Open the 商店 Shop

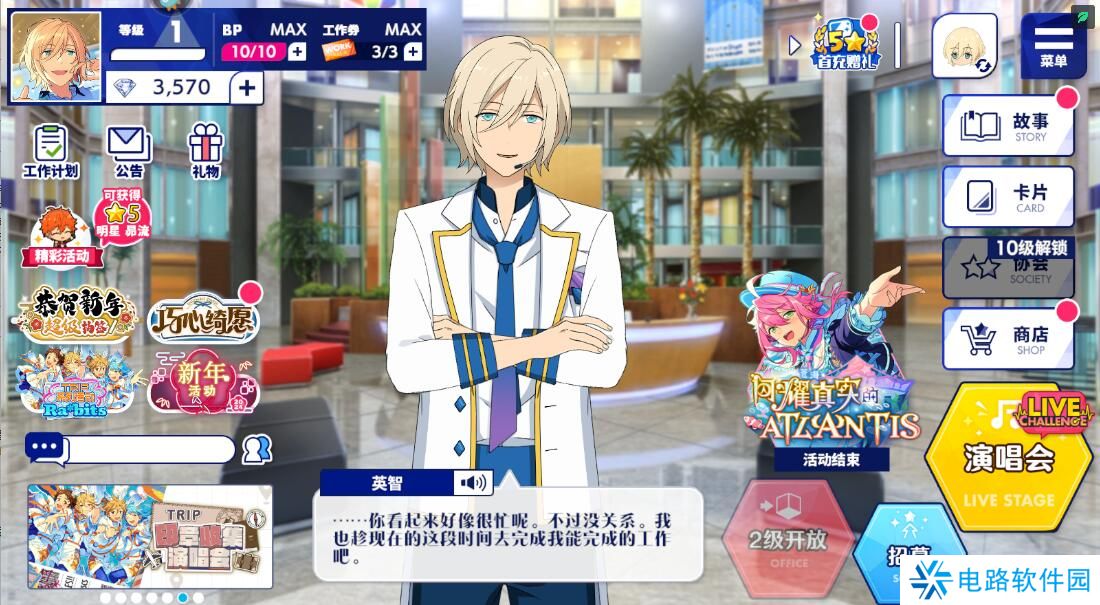point(1008,338)
